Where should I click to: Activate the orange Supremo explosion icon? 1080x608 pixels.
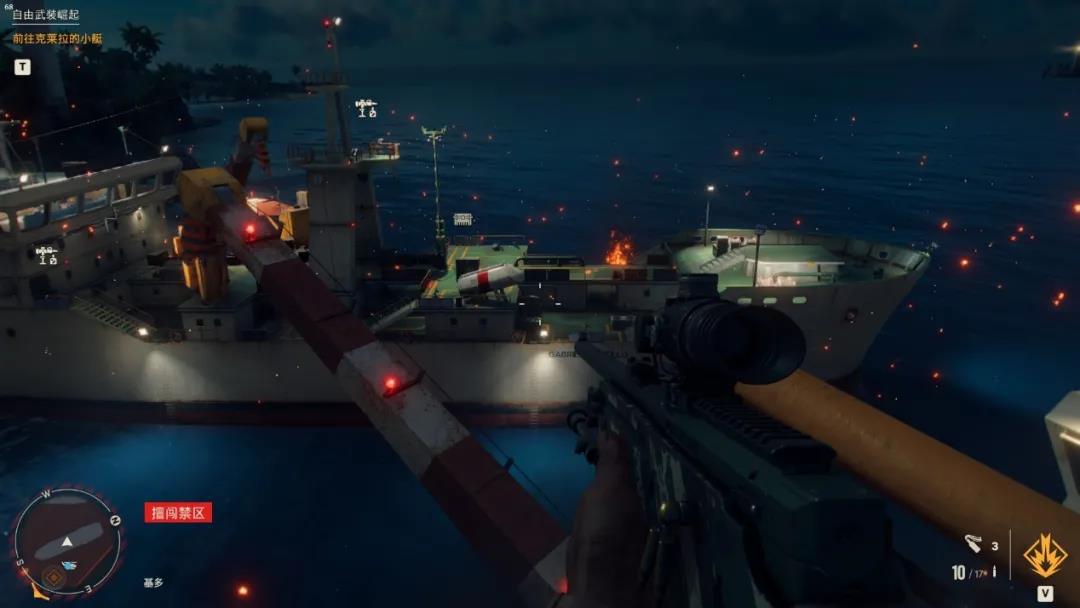point(1045,555)
